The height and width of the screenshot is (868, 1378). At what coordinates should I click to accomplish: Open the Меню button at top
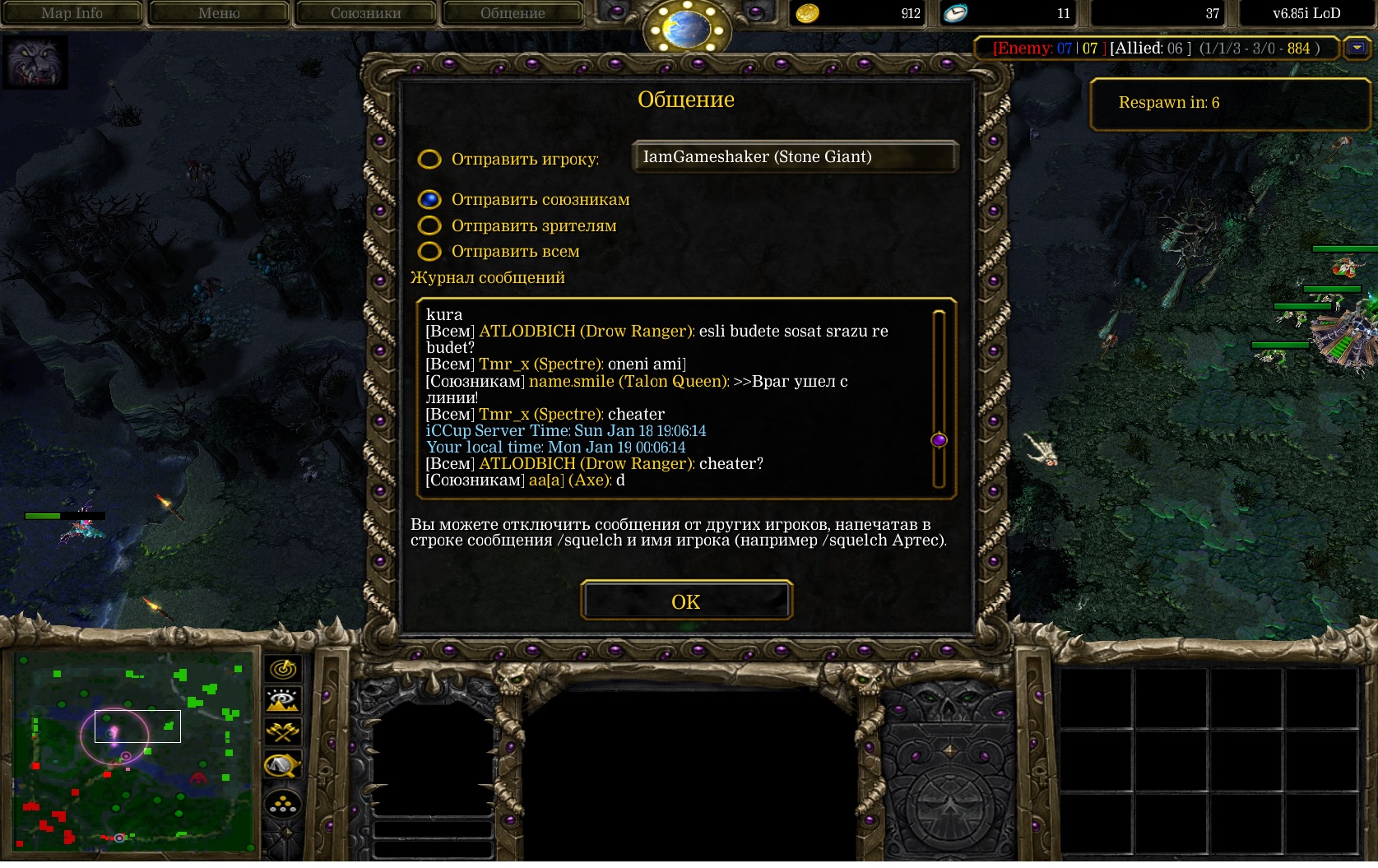[219, 13]
